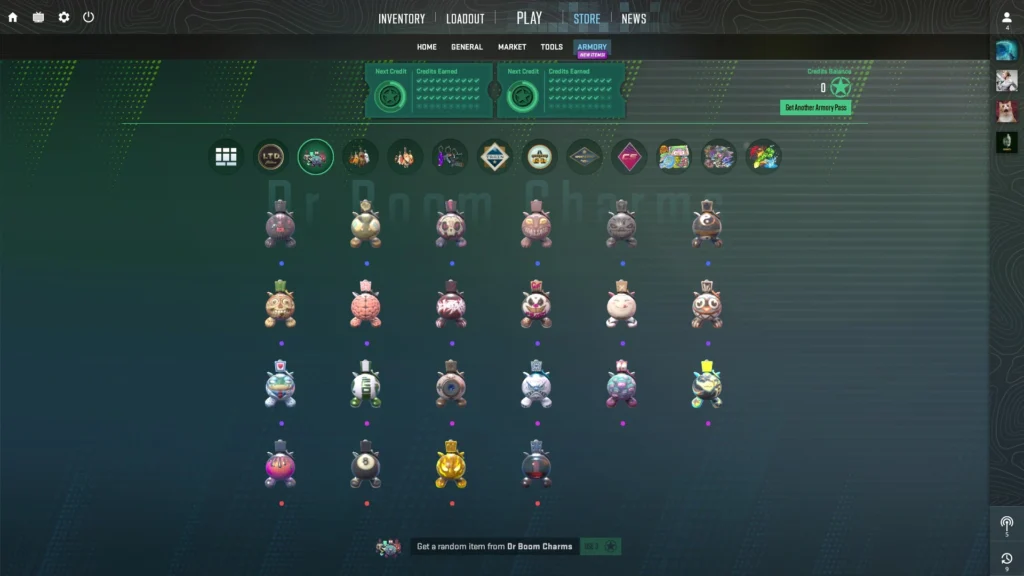
Task: Pick the single eyeball charm
Action: click(x=452, y=386)
